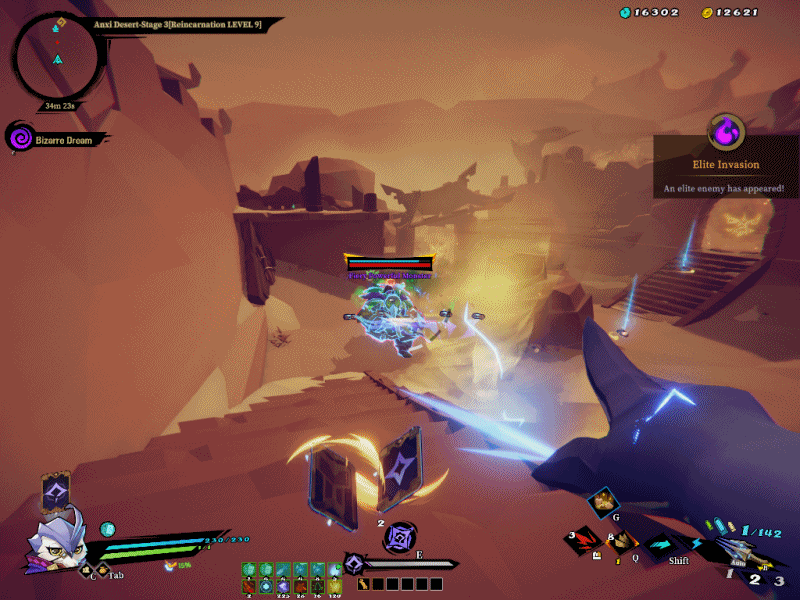The width and height of the screenshot is (800, 600).
Task: Click the teal orb beside the portrait
Action: click(108, 529)
